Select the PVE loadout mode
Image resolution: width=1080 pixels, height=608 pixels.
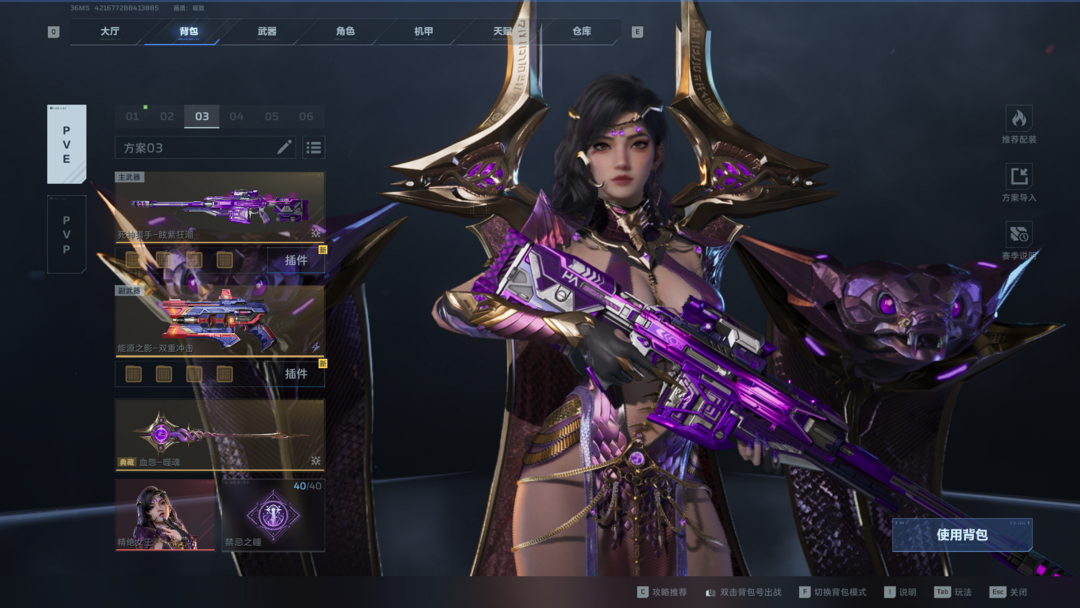[x=67, y=144]
